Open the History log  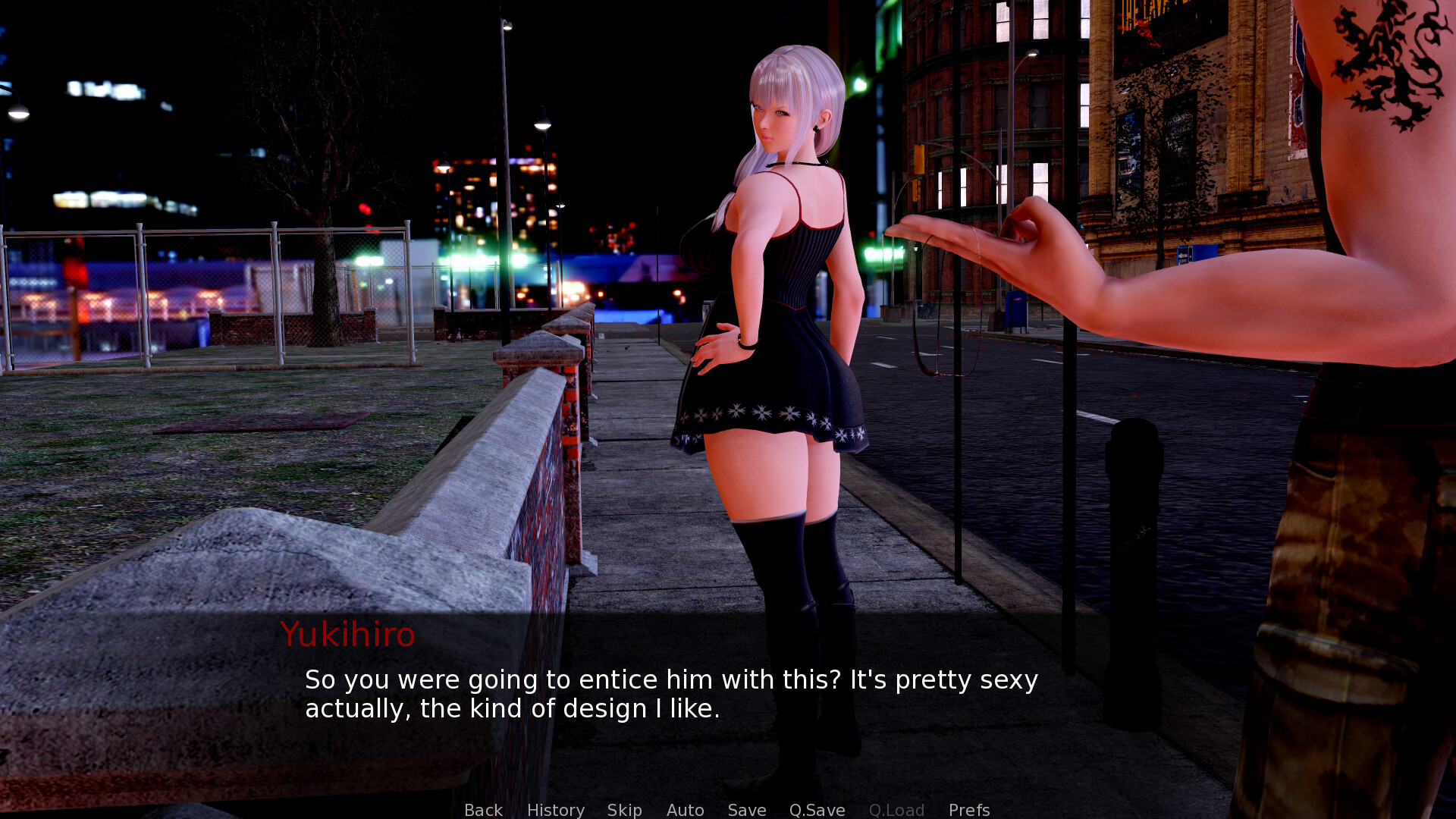point(555,809)
